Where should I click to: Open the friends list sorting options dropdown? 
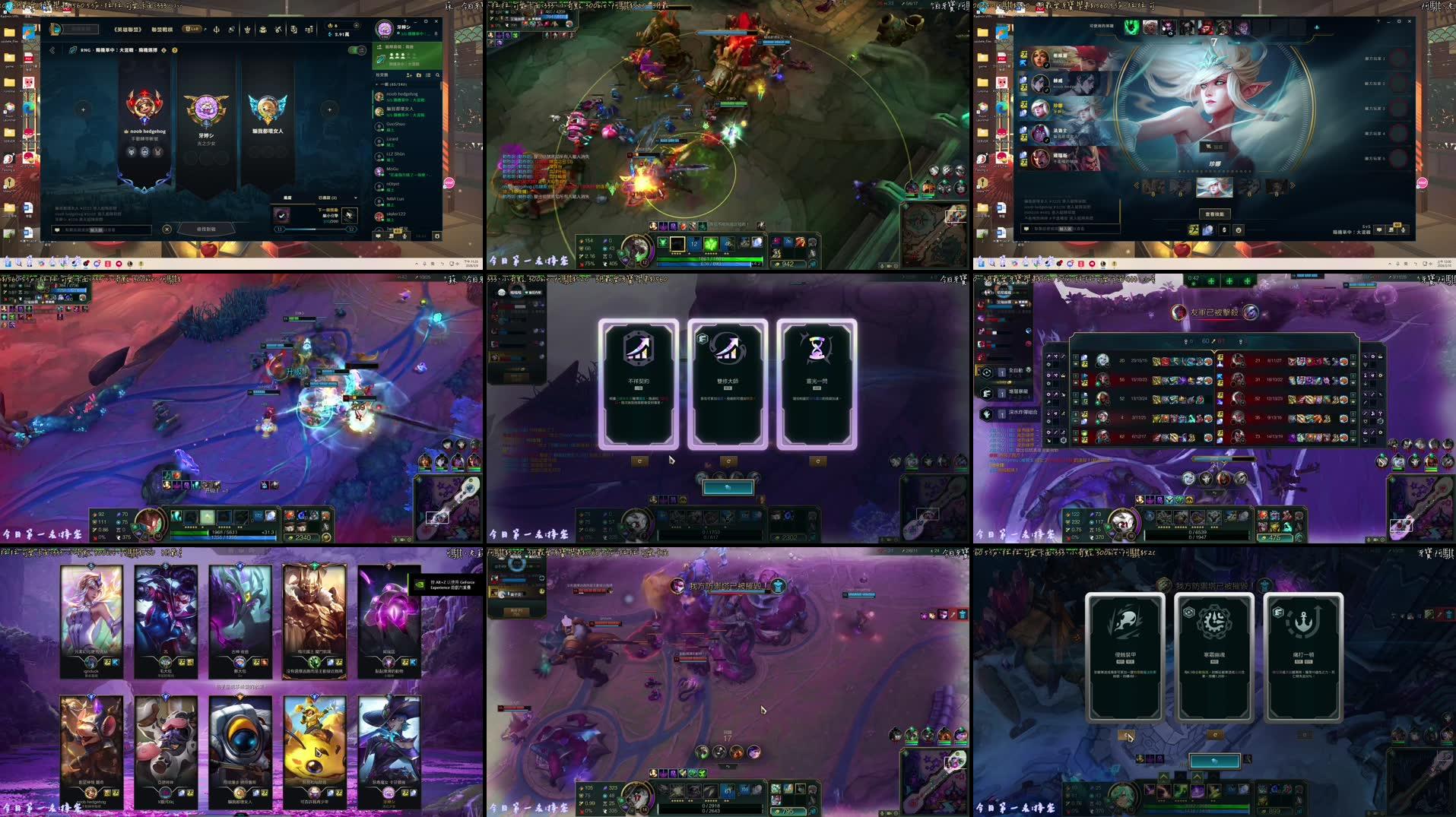[427, 75]
